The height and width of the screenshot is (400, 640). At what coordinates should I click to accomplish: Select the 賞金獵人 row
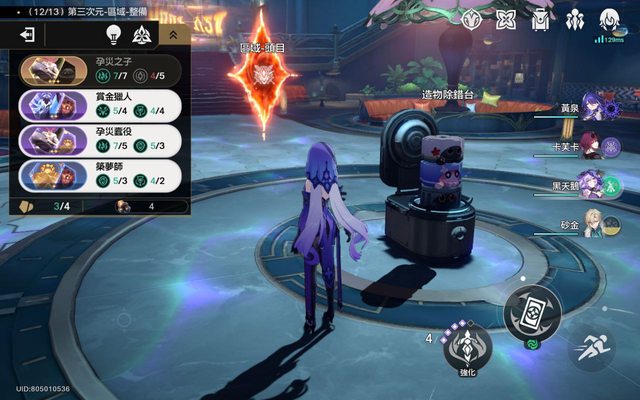pyautogui.click(x=100, y=104)
